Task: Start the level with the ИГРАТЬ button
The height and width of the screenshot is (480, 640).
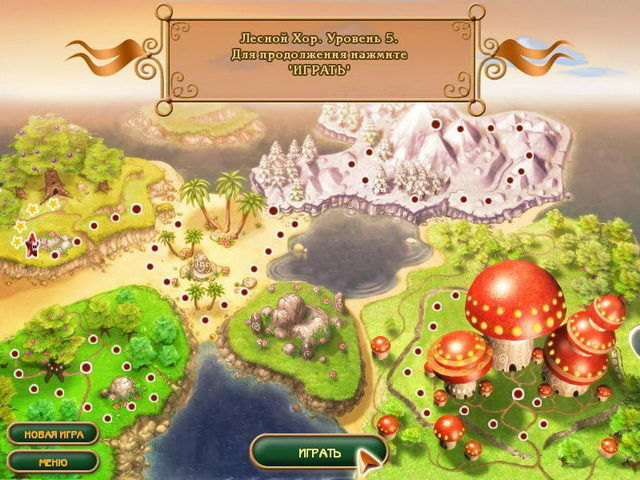Action: pos(318,453)
